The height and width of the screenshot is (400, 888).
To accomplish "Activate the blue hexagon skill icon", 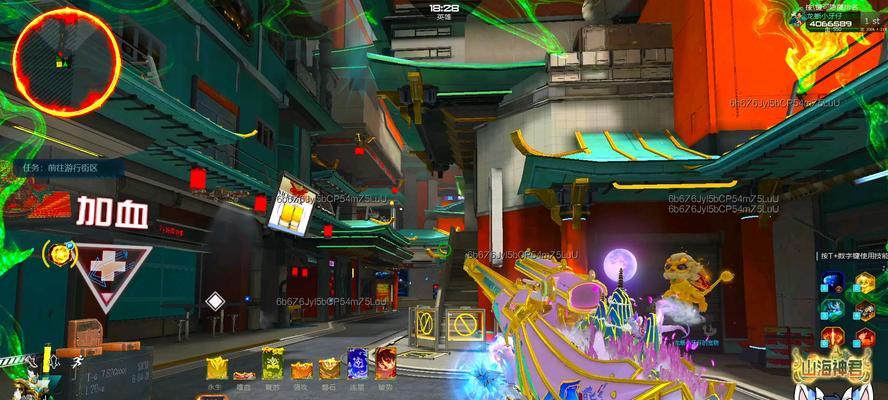I will point(832,283).
